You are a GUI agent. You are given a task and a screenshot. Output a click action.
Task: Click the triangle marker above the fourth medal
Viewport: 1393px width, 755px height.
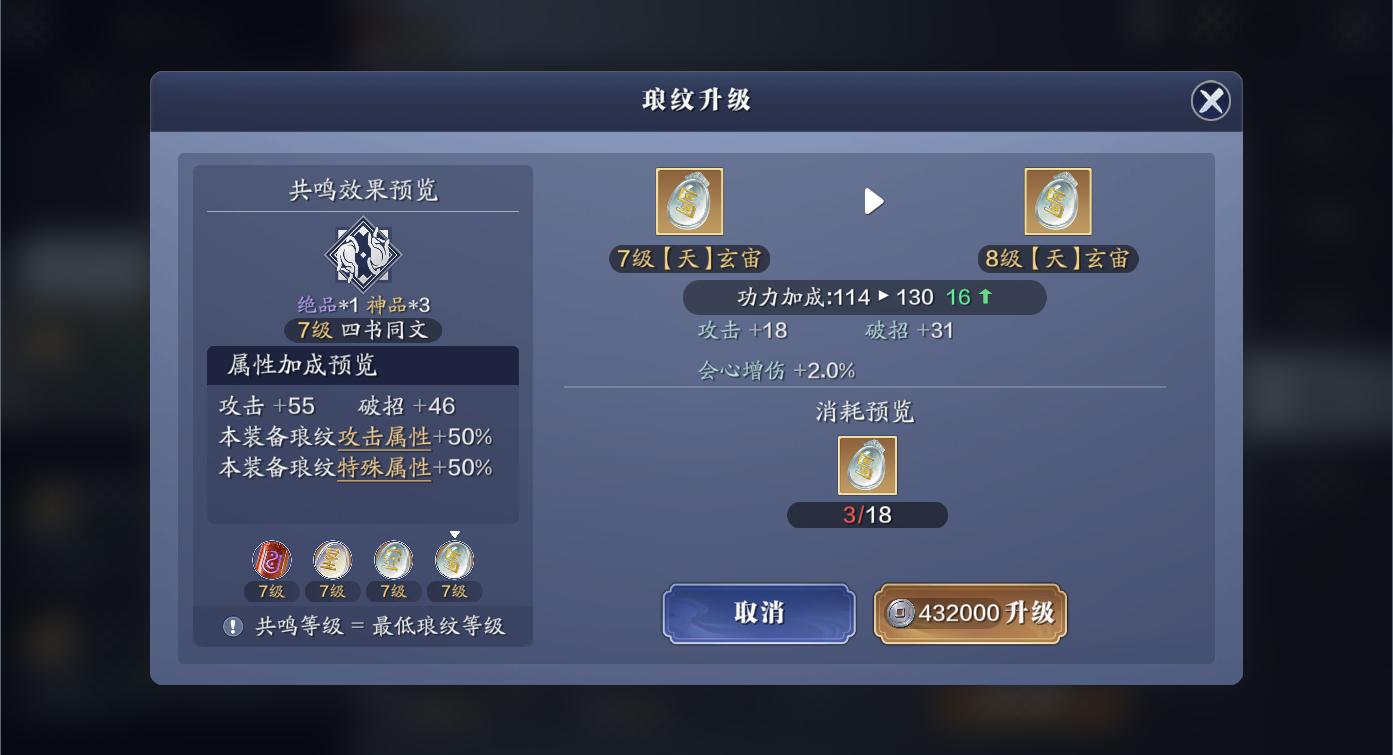point(453,533)
